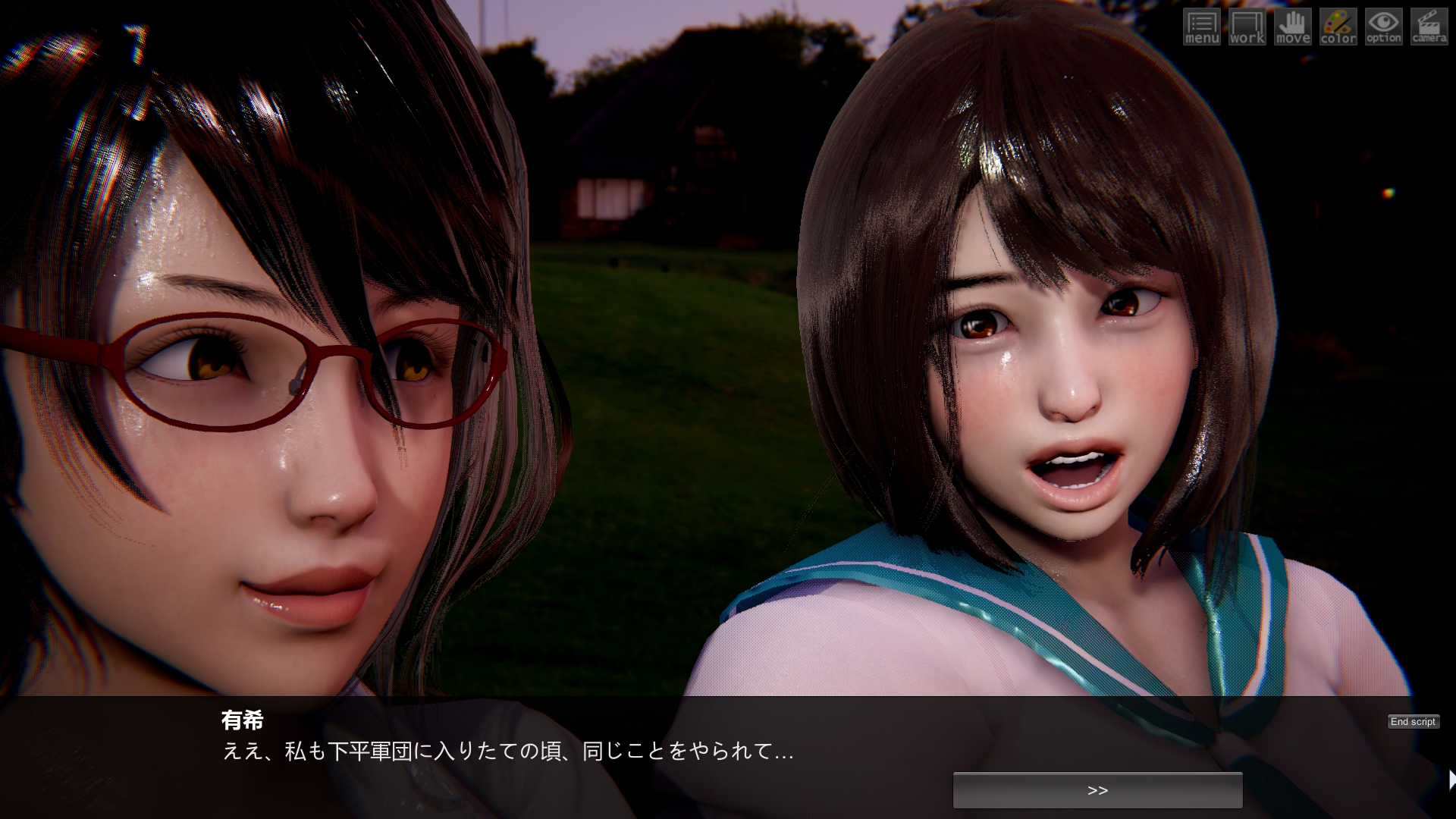Open the camera clapperboard tool

tap(1429, 27)
